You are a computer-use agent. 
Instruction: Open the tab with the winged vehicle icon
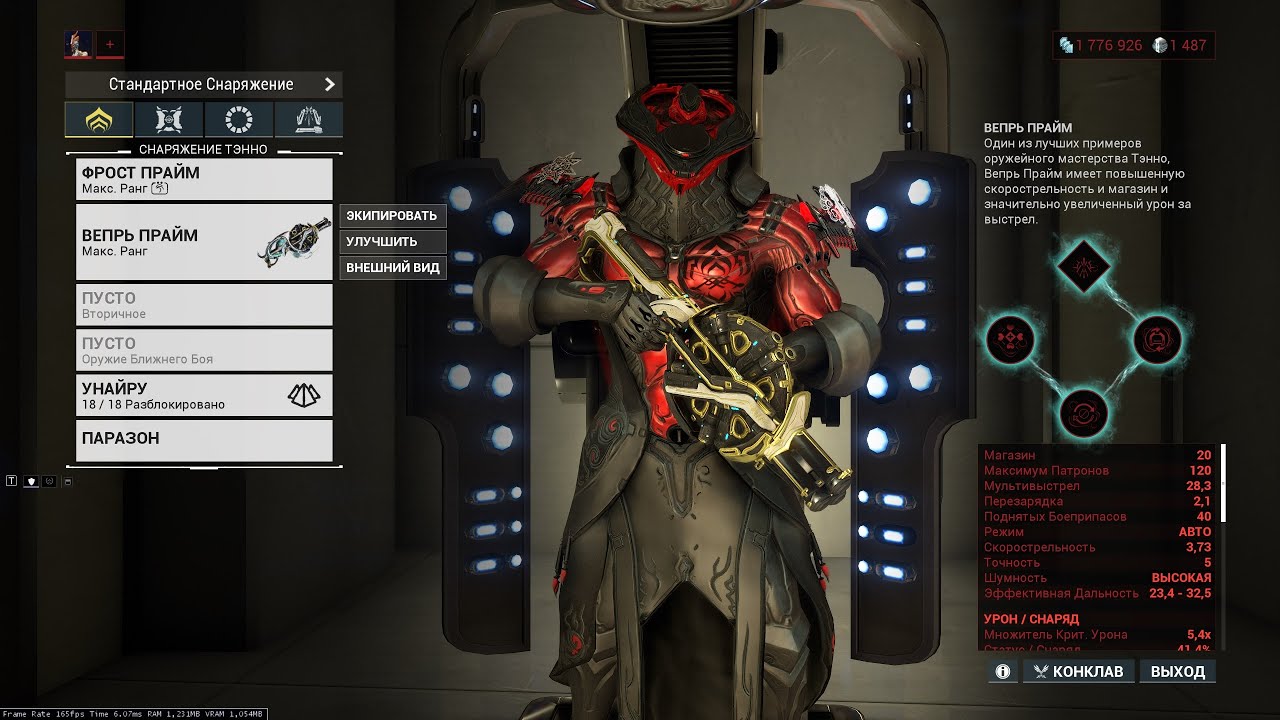tap(309, 120)
